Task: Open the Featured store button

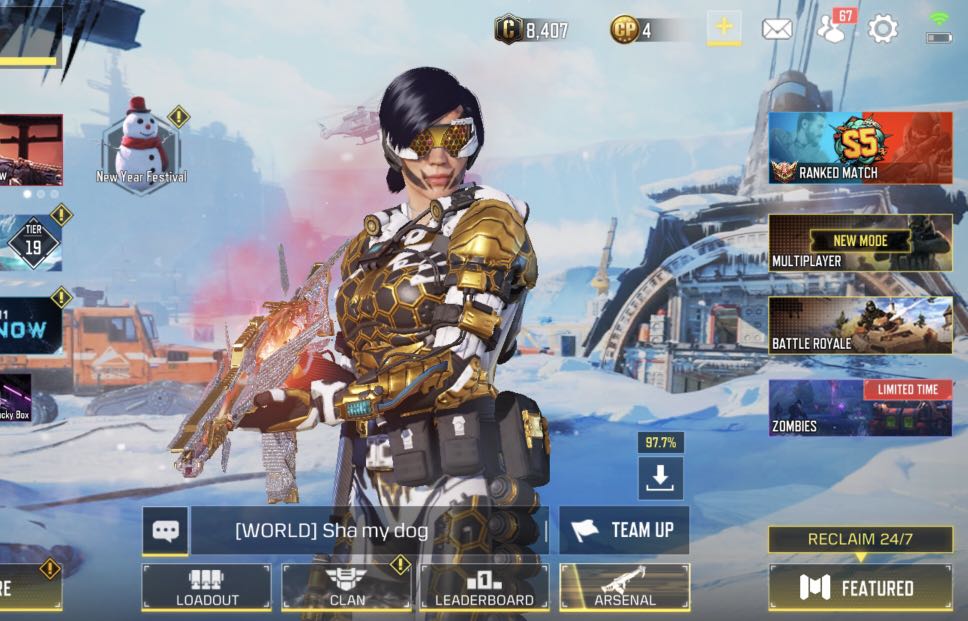Action: click(859, 587)
